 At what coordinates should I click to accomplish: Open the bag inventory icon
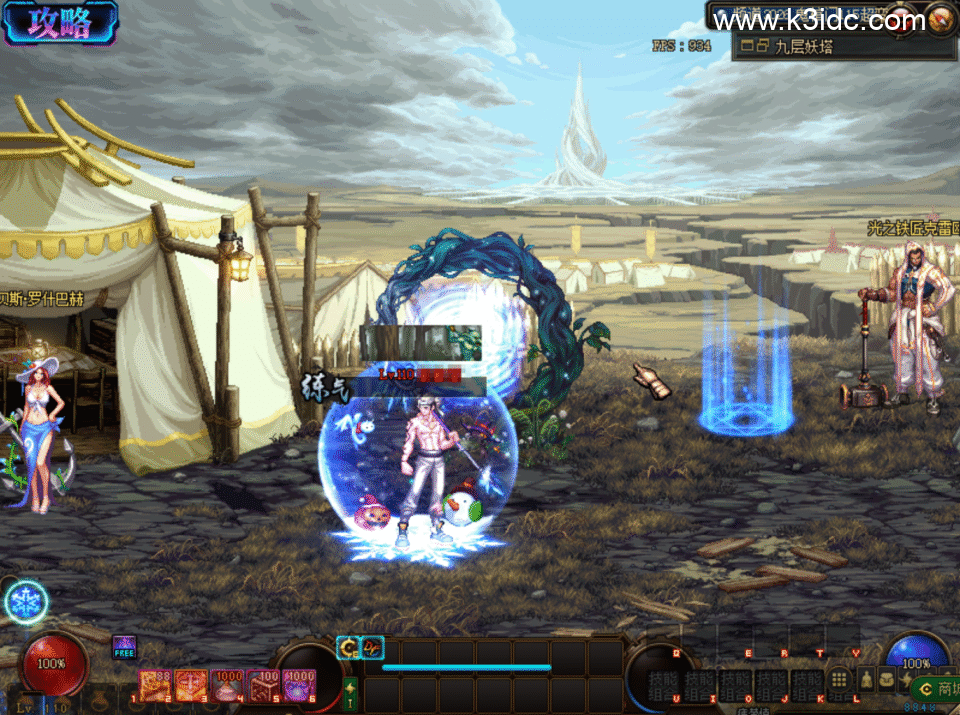click(x=888, y=681)
